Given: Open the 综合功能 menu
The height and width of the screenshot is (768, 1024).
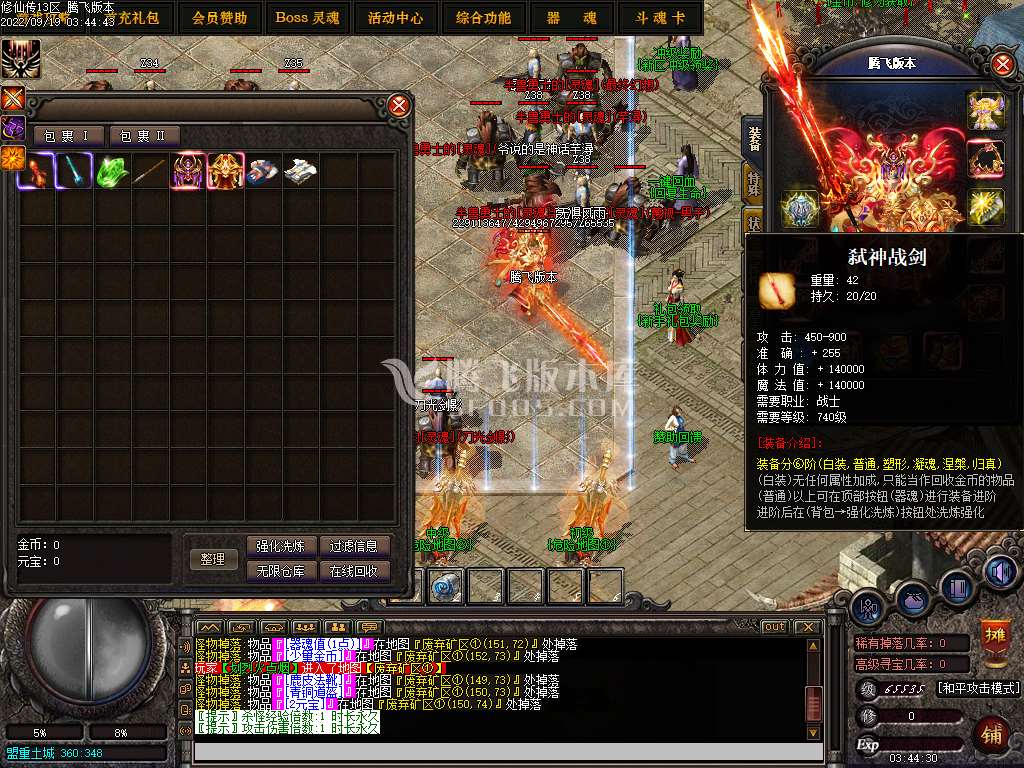Looking at the screenshot, I should click(x=483, y=18).
